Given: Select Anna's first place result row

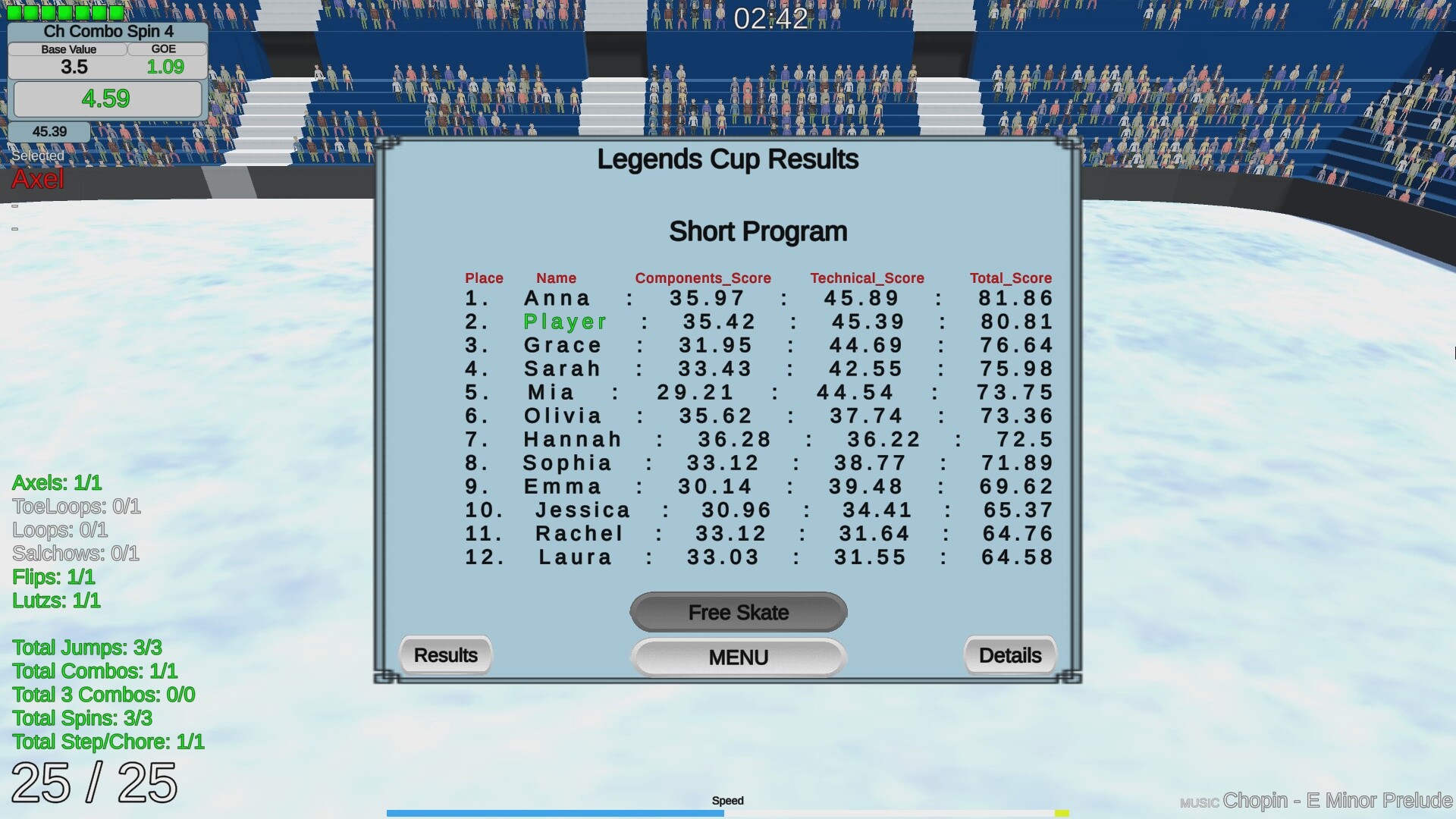Looking at the screenshot, I should pos(557,298).
